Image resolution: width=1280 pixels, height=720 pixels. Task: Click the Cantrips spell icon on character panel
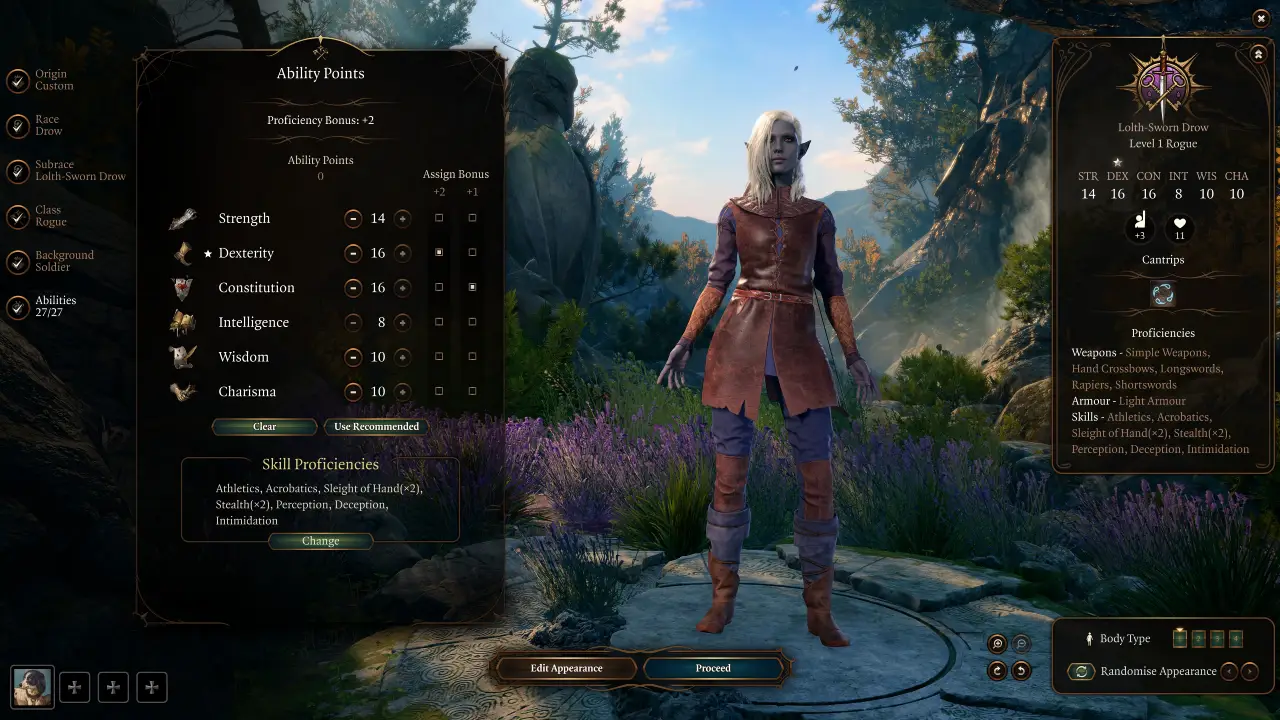(x=1162, y=293)
